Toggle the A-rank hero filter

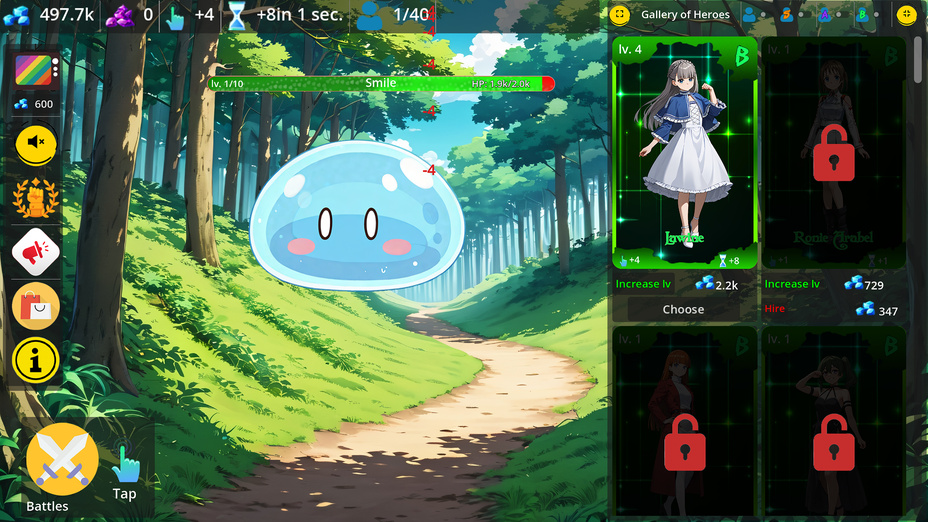824,15
